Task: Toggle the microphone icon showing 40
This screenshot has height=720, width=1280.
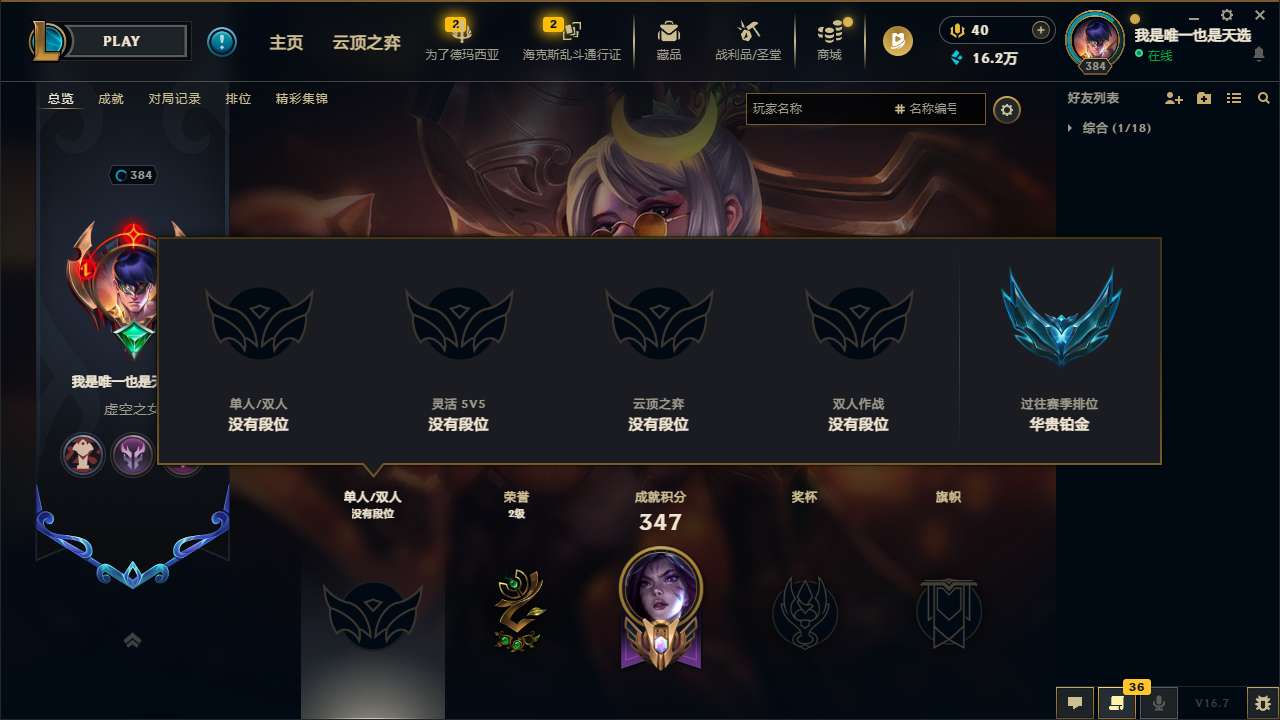Action: (956, 30)
